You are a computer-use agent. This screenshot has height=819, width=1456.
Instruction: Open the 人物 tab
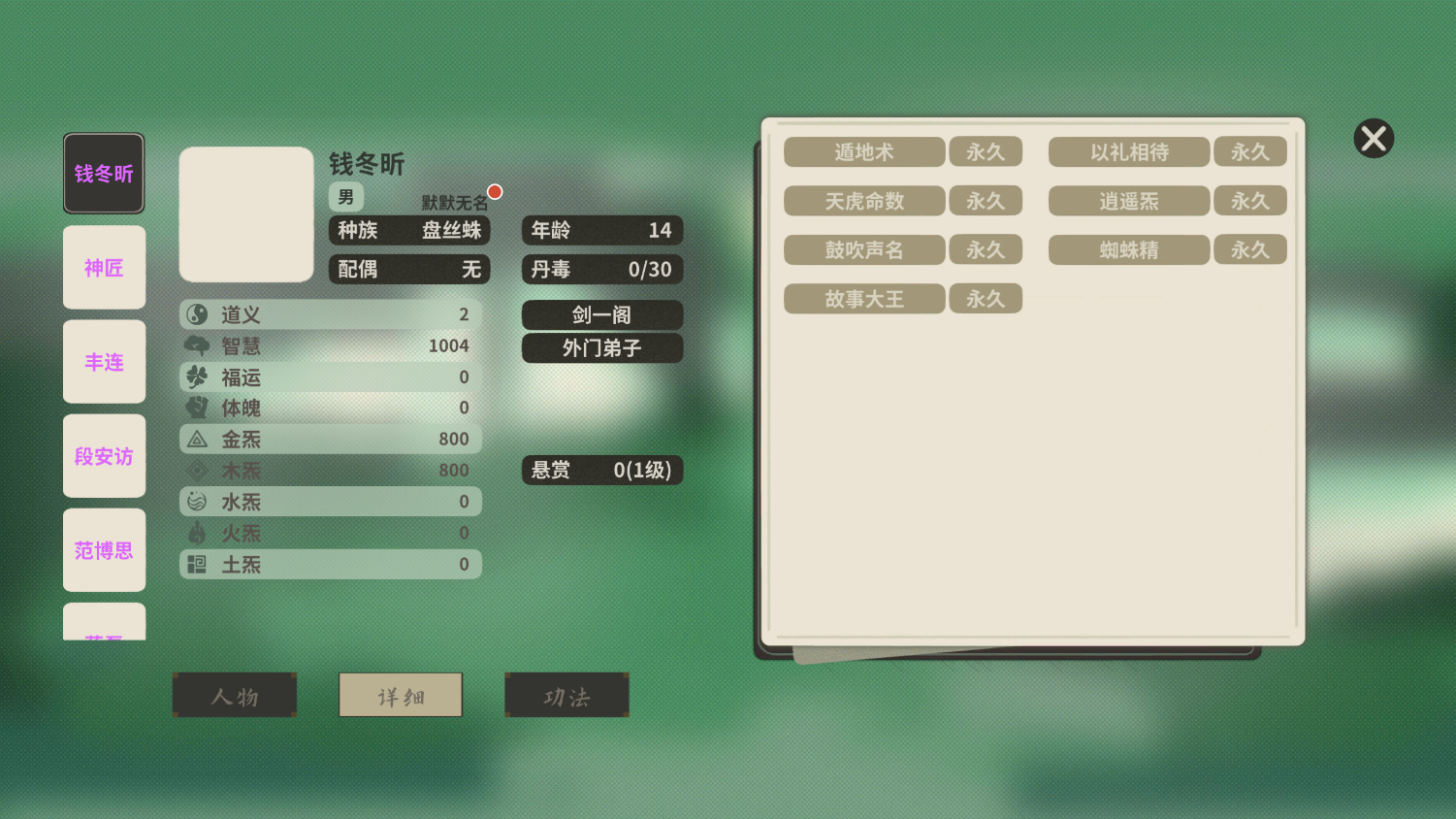click(x=235, y=695)
